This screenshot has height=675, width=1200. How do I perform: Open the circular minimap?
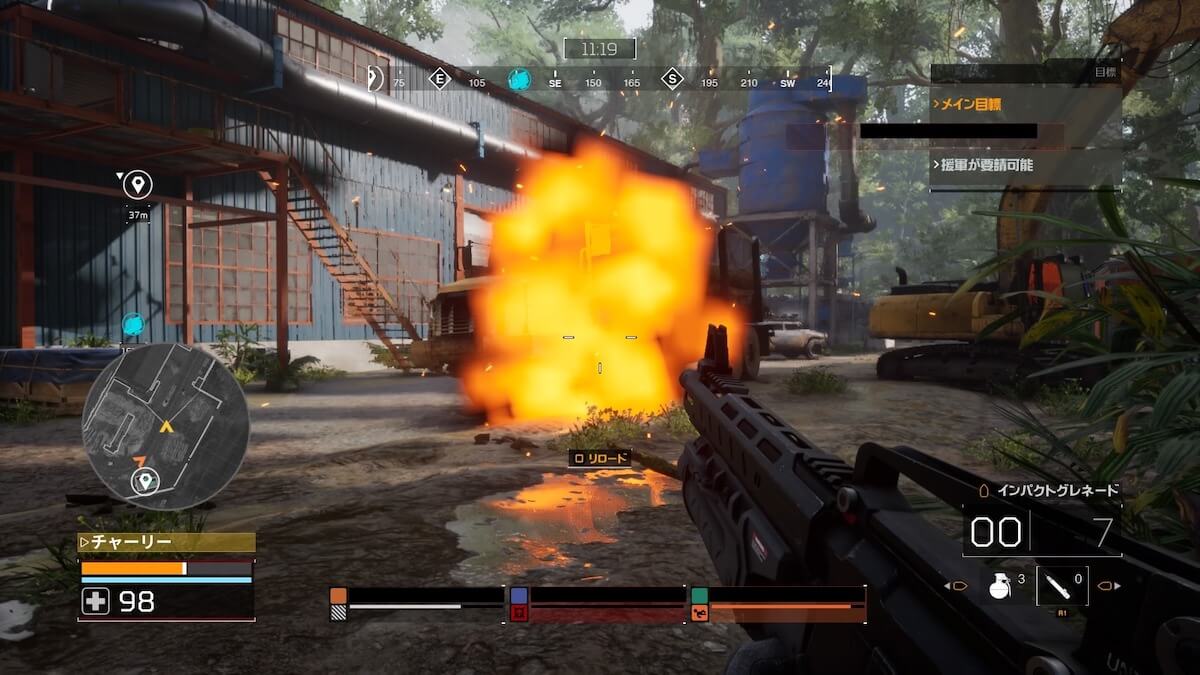click(x=165, y=427)
